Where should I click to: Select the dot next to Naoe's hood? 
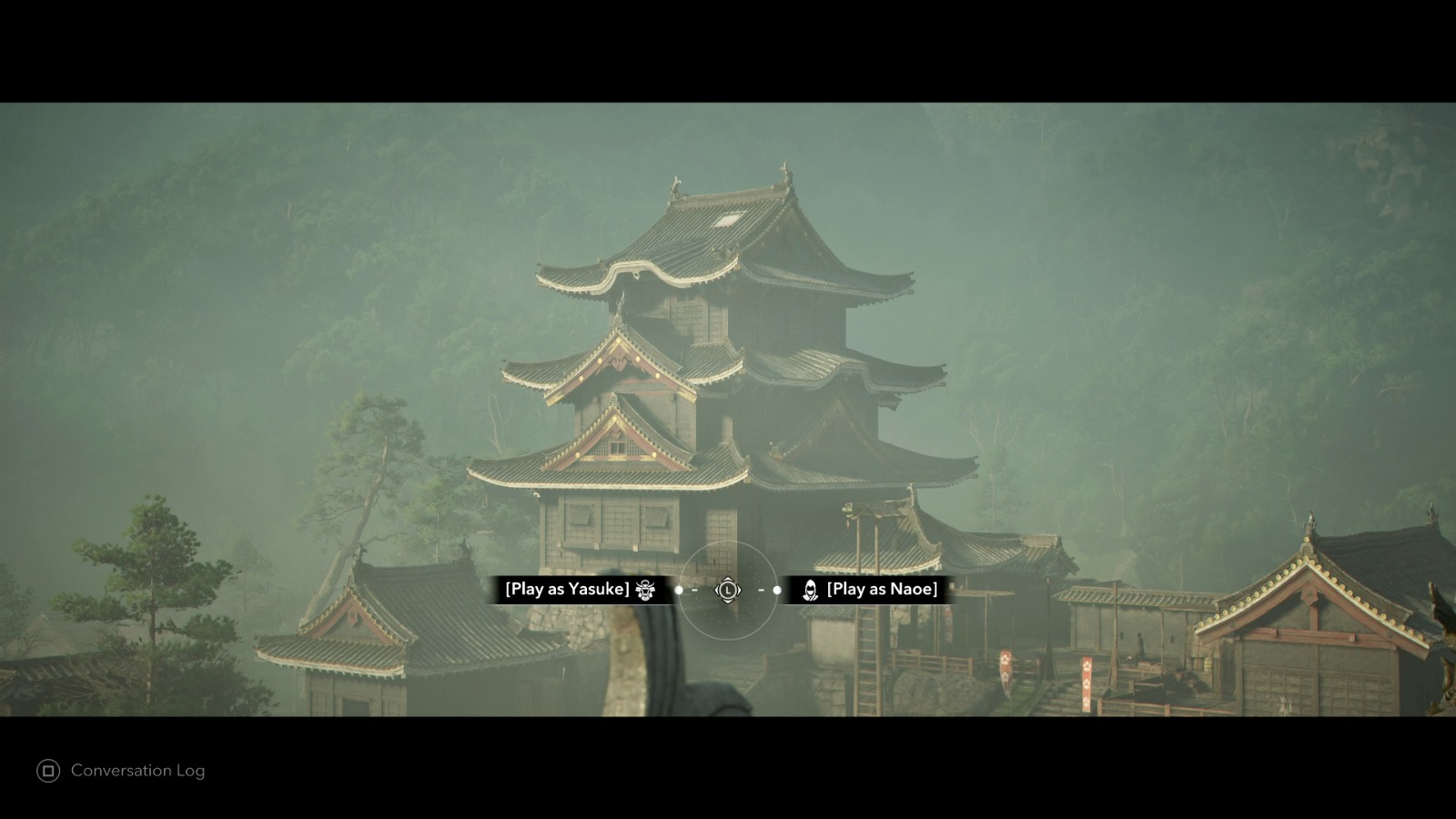pos(777,590)
